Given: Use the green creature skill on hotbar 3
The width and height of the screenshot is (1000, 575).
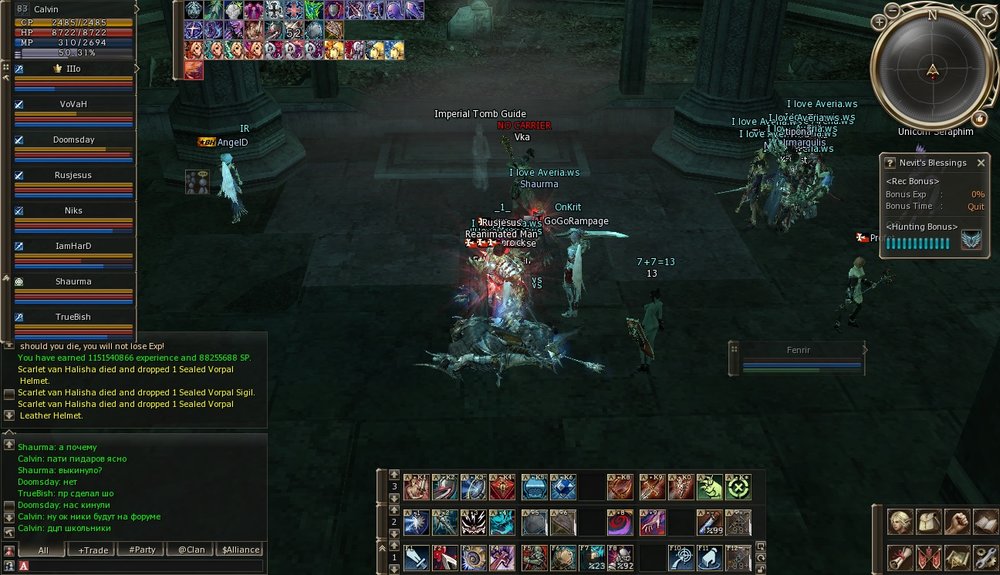Looking at the screenshot, I should [710, 487].
